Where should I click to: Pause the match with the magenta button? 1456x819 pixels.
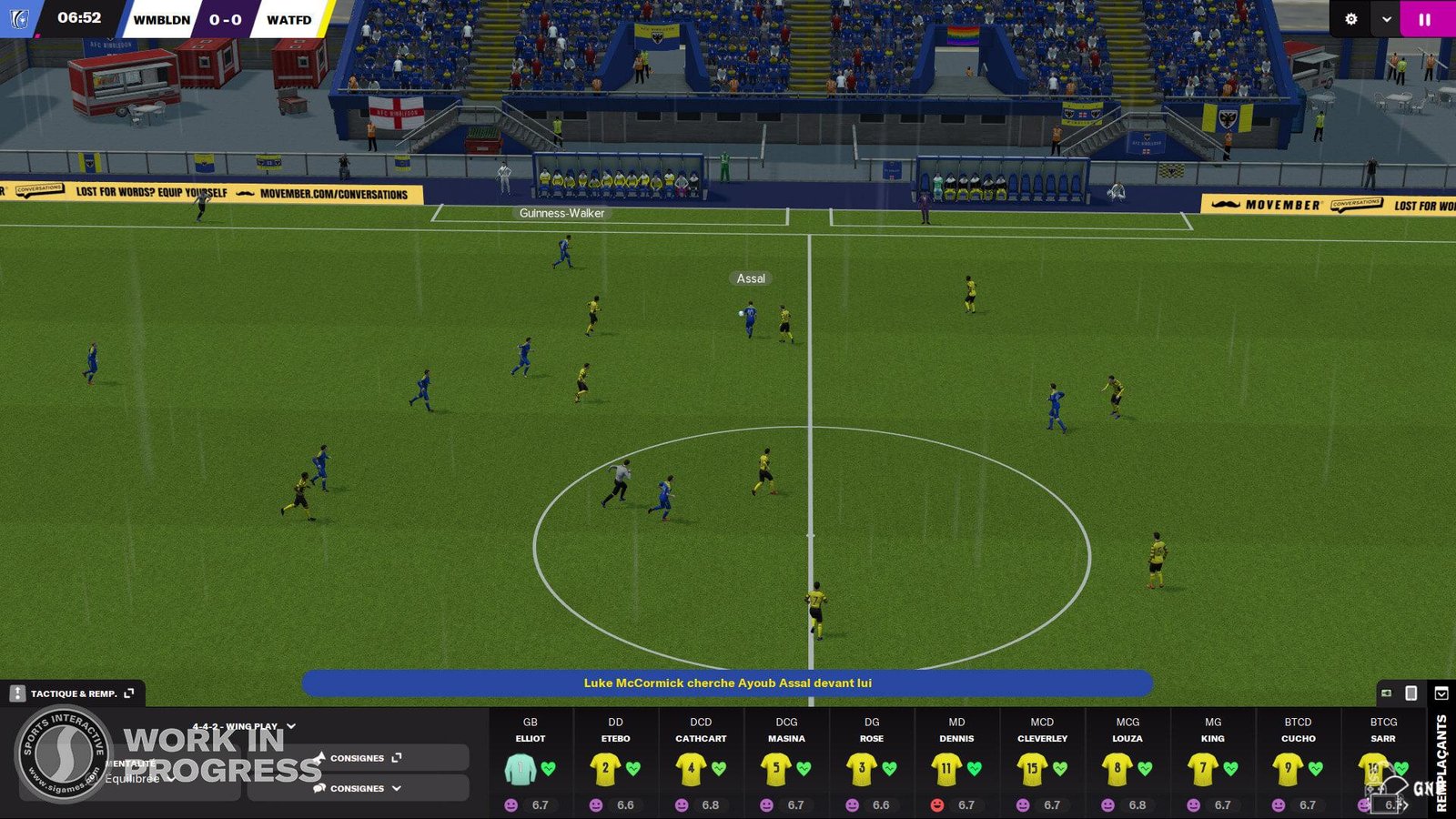(x=1424, y=19)
